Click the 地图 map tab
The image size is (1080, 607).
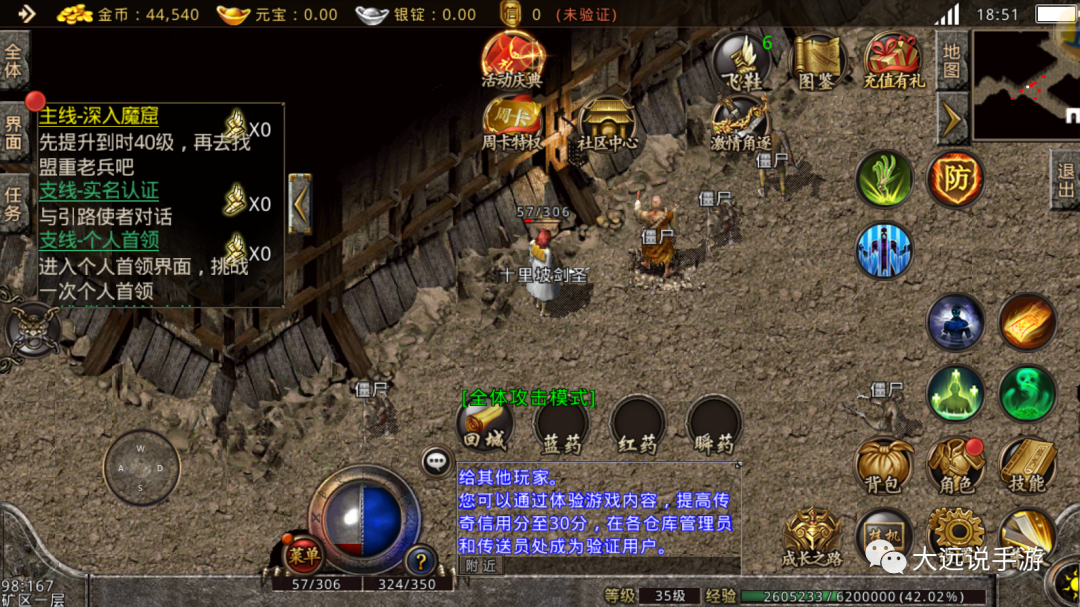951,60
